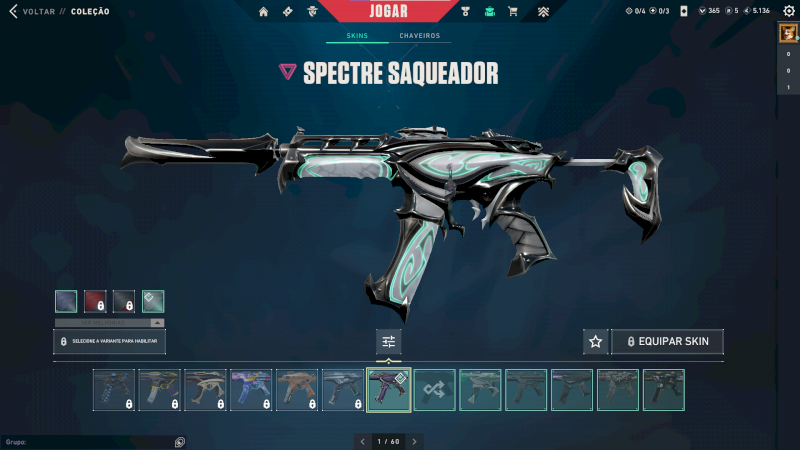Open the player avatar card
This screenshot has height=450, width=800.
click(x=787, y=33)
